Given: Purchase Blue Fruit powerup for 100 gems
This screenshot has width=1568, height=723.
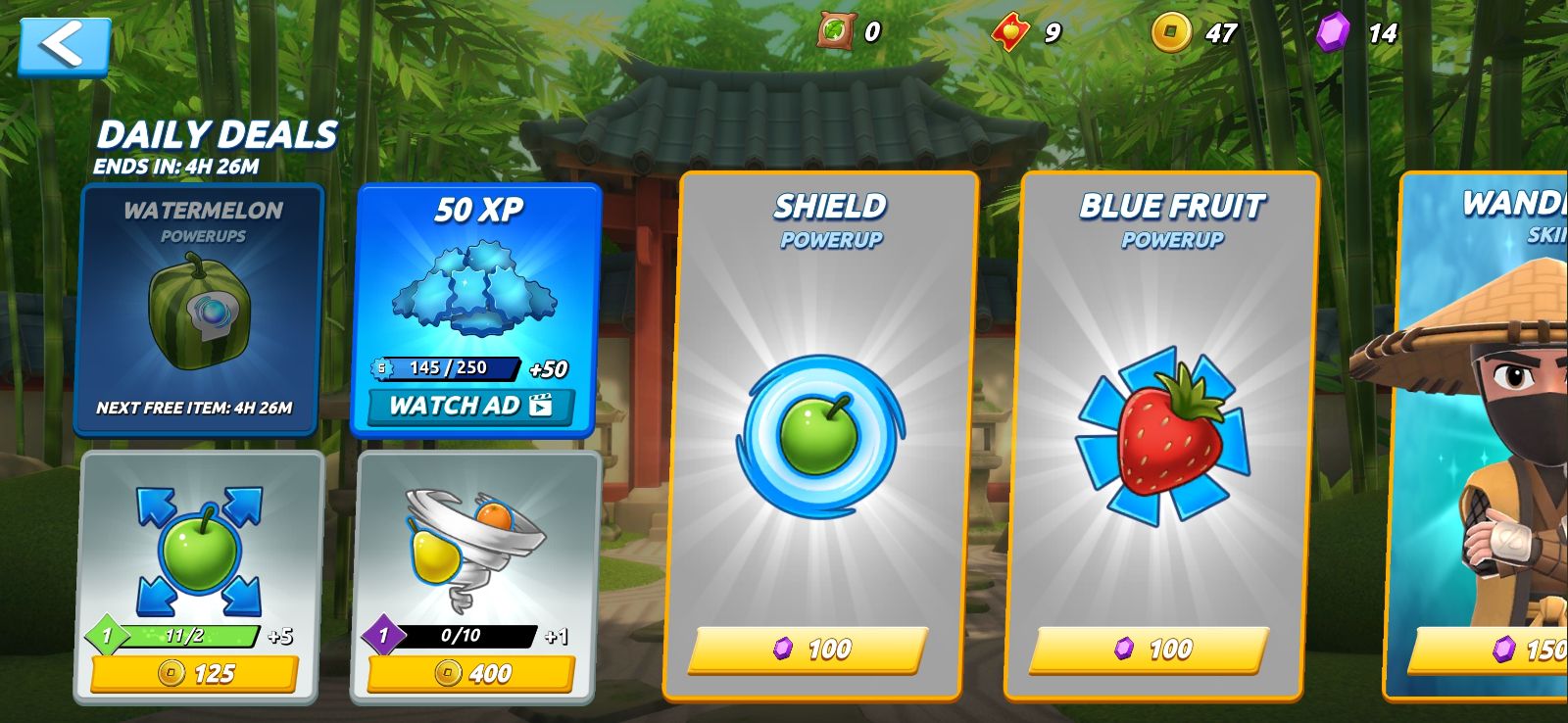Looking at the screenshot, I should pos(1150,649).
